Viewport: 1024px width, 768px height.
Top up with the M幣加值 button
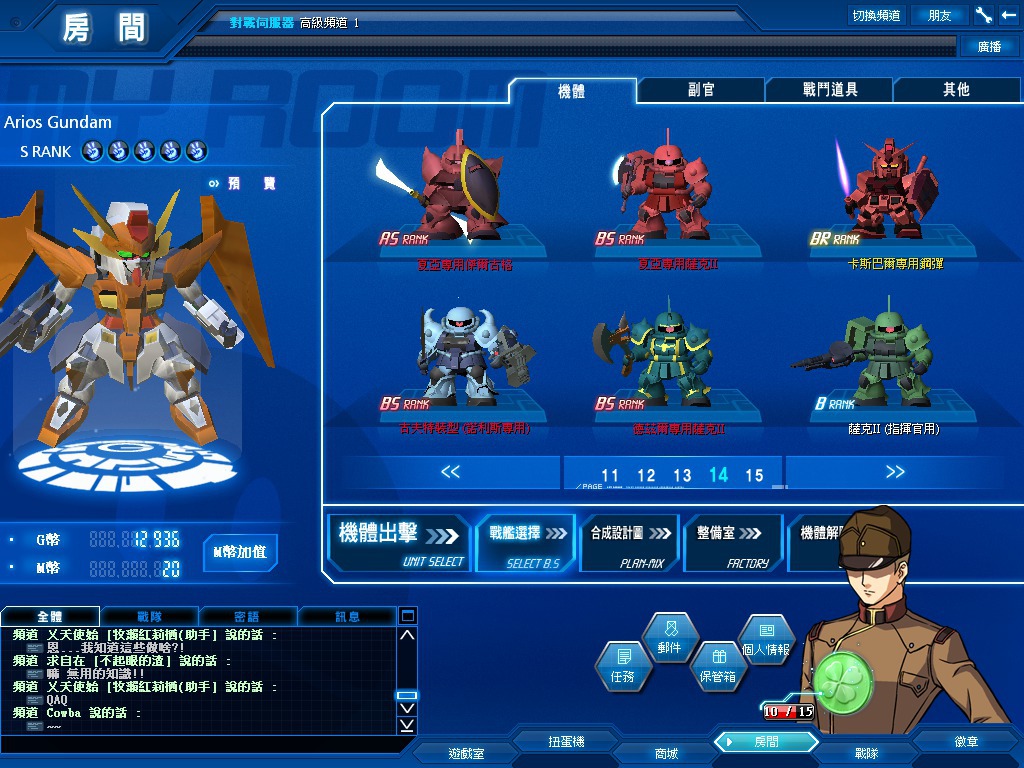pyautogui.click(x=240, y=552)
